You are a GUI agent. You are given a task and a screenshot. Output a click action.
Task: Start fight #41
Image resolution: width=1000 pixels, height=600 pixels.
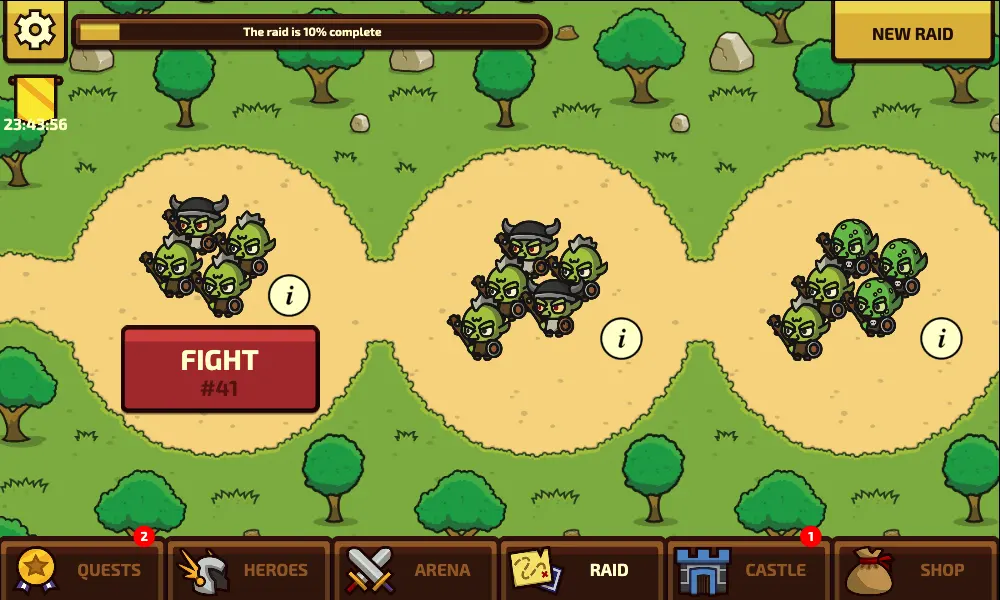(220, 369)
